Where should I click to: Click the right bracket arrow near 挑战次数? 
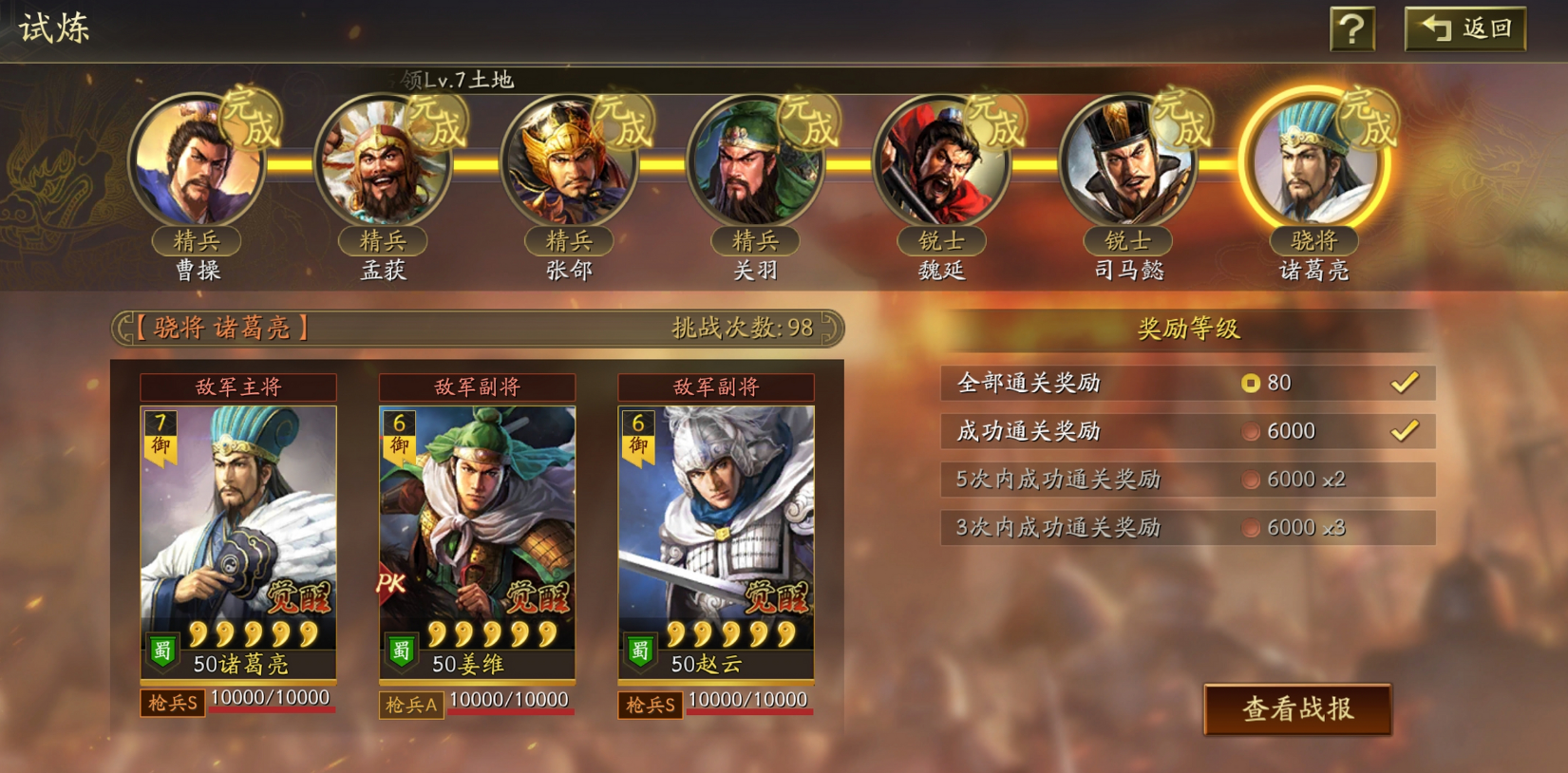tap(829, 327)
